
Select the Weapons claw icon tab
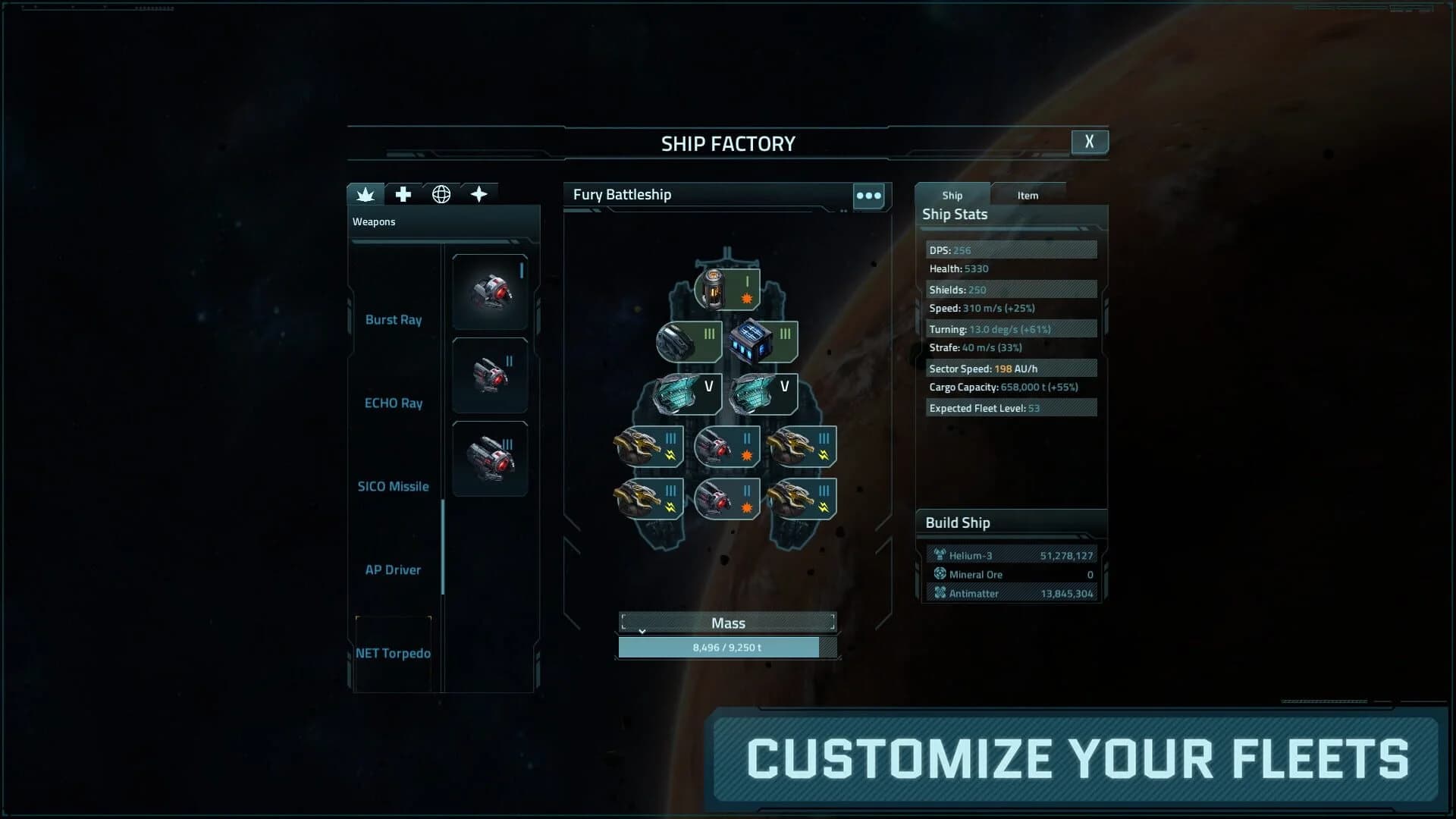(366, 194)
